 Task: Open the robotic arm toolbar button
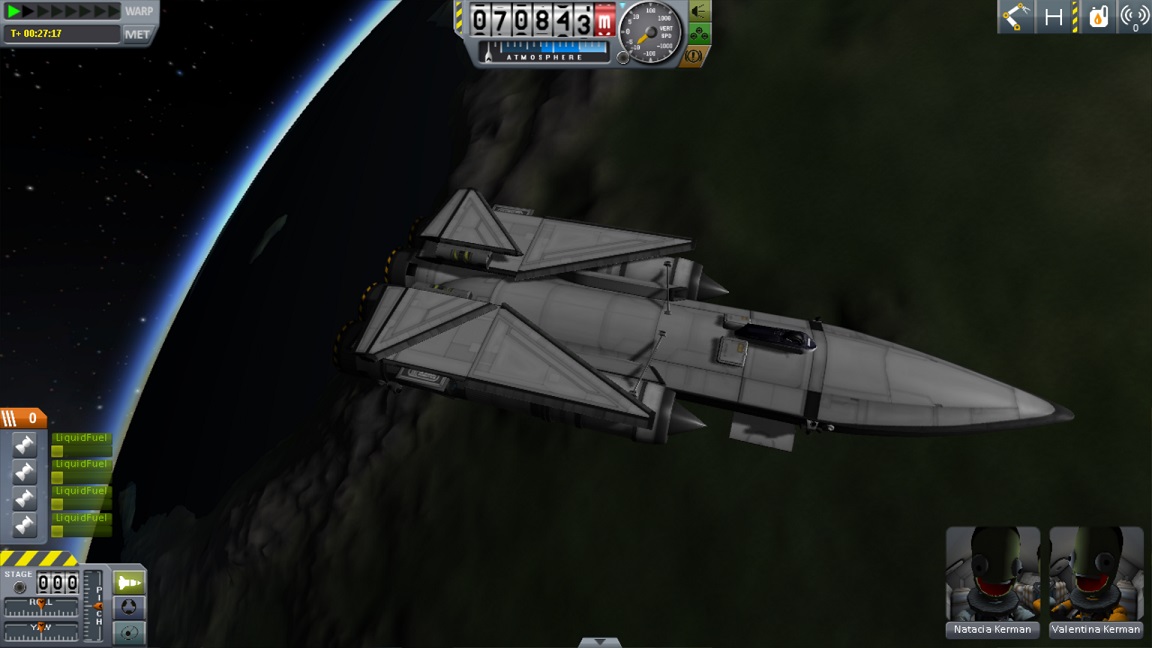(1017, 17)
